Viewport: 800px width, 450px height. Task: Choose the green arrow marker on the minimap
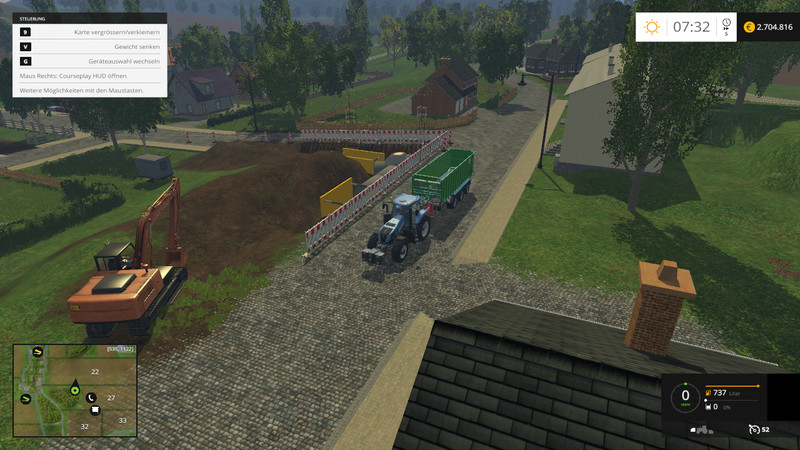pyautogui.click(x=27, y=398)
